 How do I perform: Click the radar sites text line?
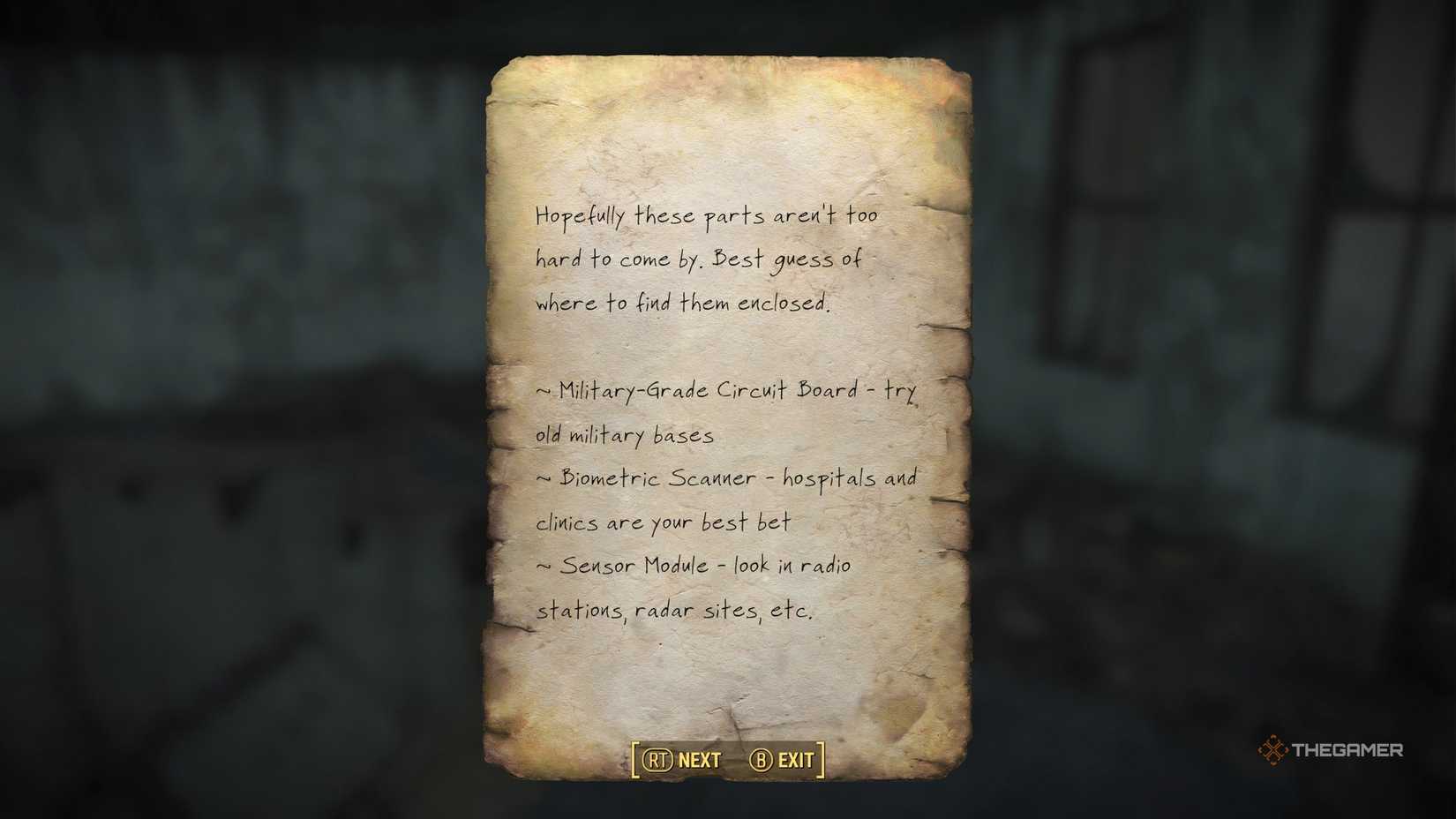[677, 610]
